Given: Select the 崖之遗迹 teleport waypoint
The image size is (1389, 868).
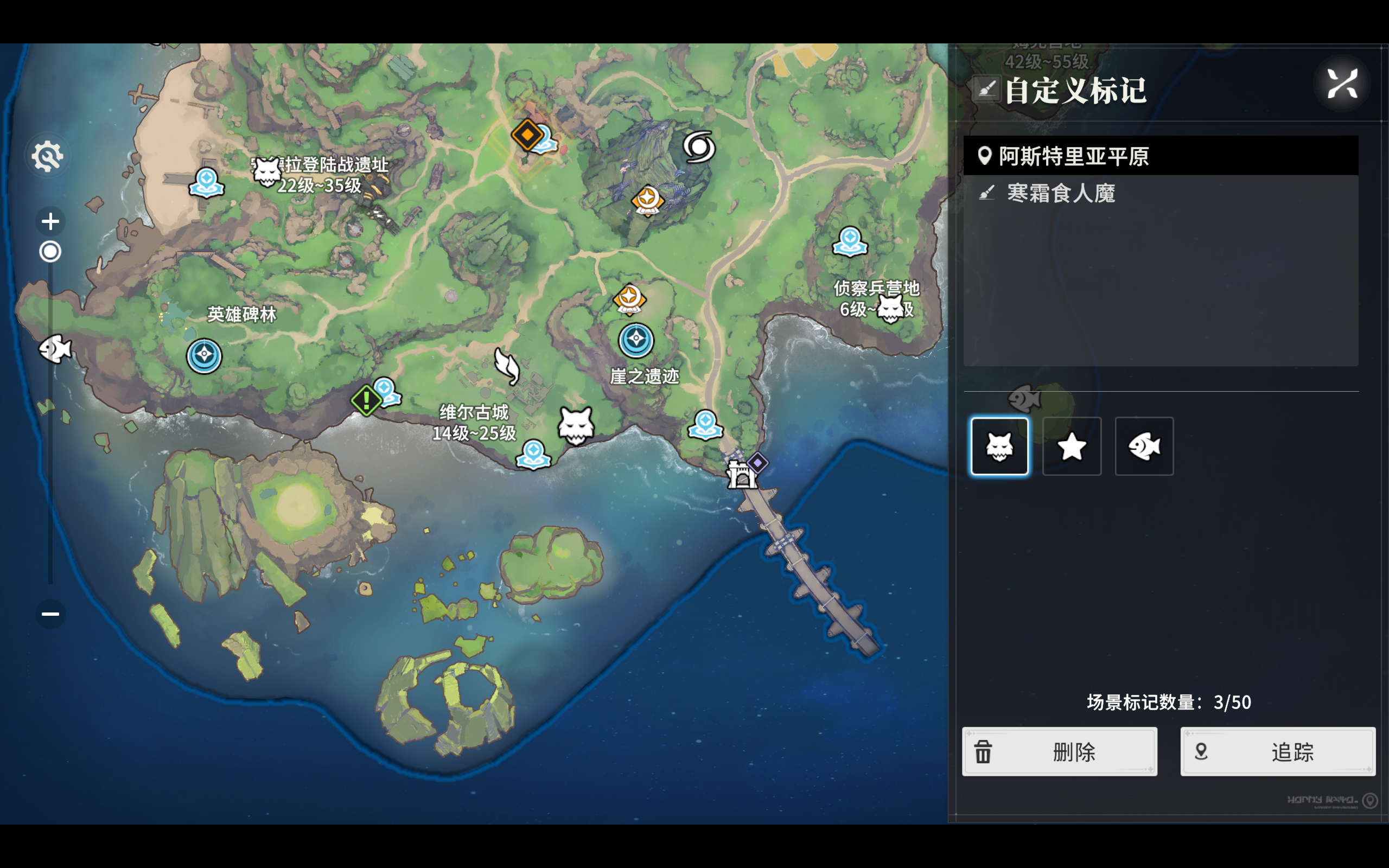Looking at the screenshot, I should click(x=635, y=341).
